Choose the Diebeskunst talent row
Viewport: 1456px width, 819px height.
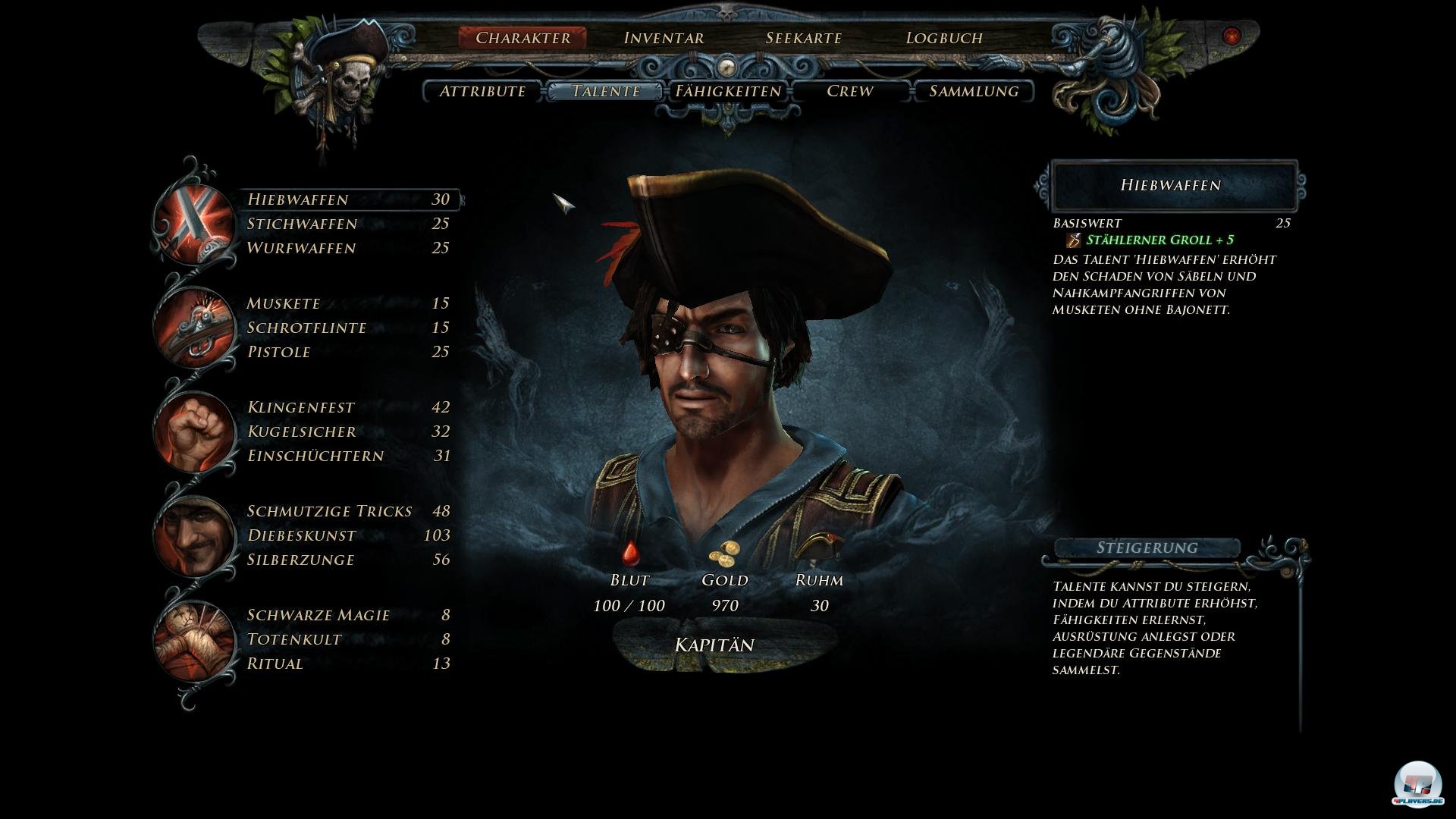coord(348,535)
